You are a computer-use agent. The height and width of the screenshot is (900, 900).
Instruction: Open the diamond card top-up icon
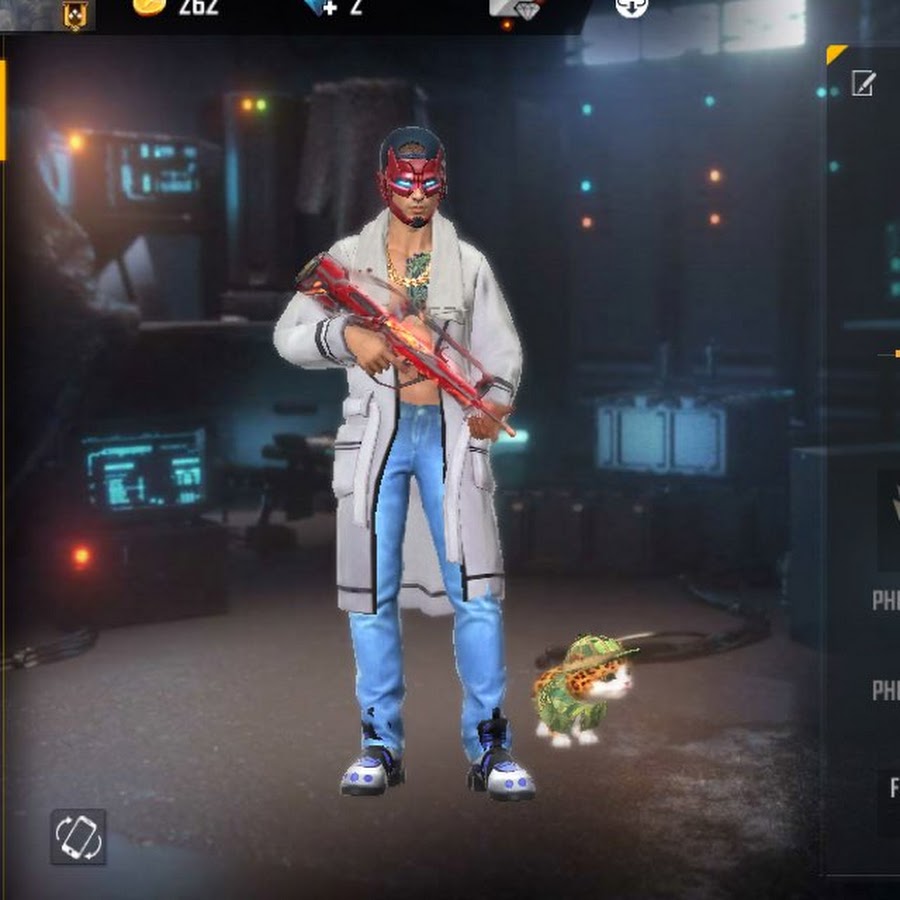tap(515, 8)
